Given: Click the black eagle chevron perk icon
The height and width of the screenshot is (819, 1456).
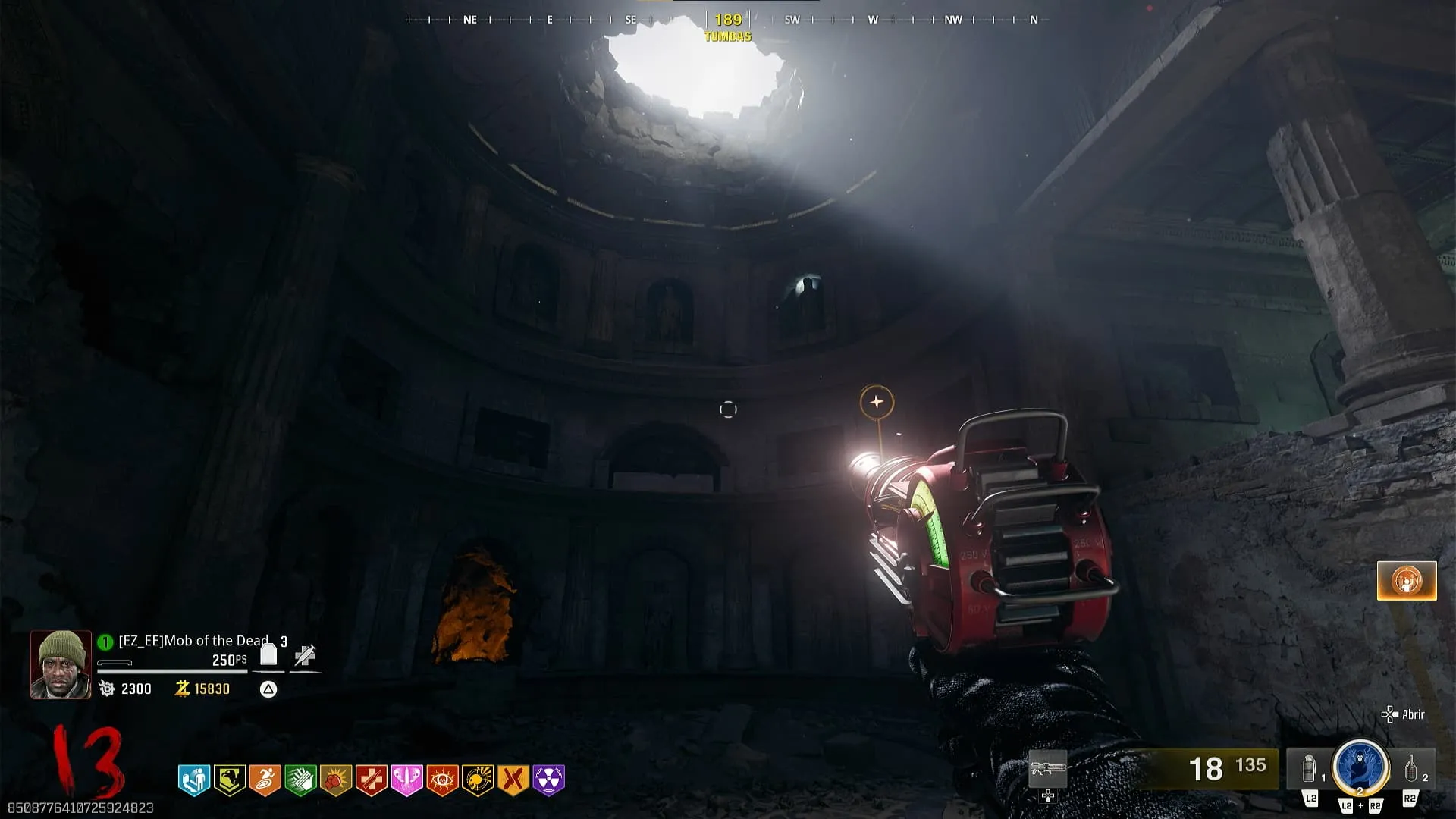Looking at the screenshot, I should 229,780.
